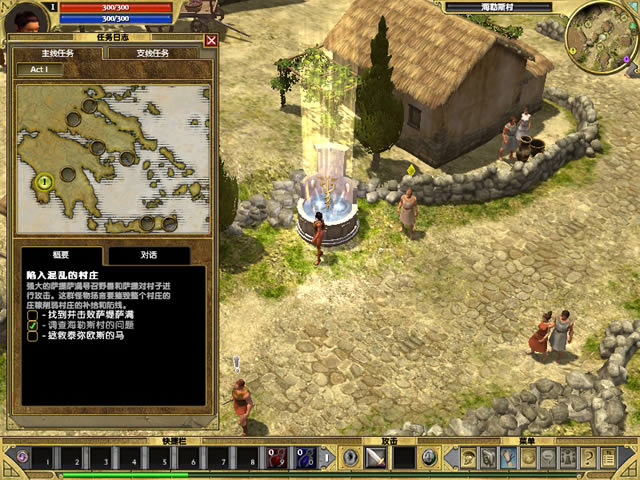
Task: Switch to the 主线任务 main quest tab
Action: click(57, 53)
